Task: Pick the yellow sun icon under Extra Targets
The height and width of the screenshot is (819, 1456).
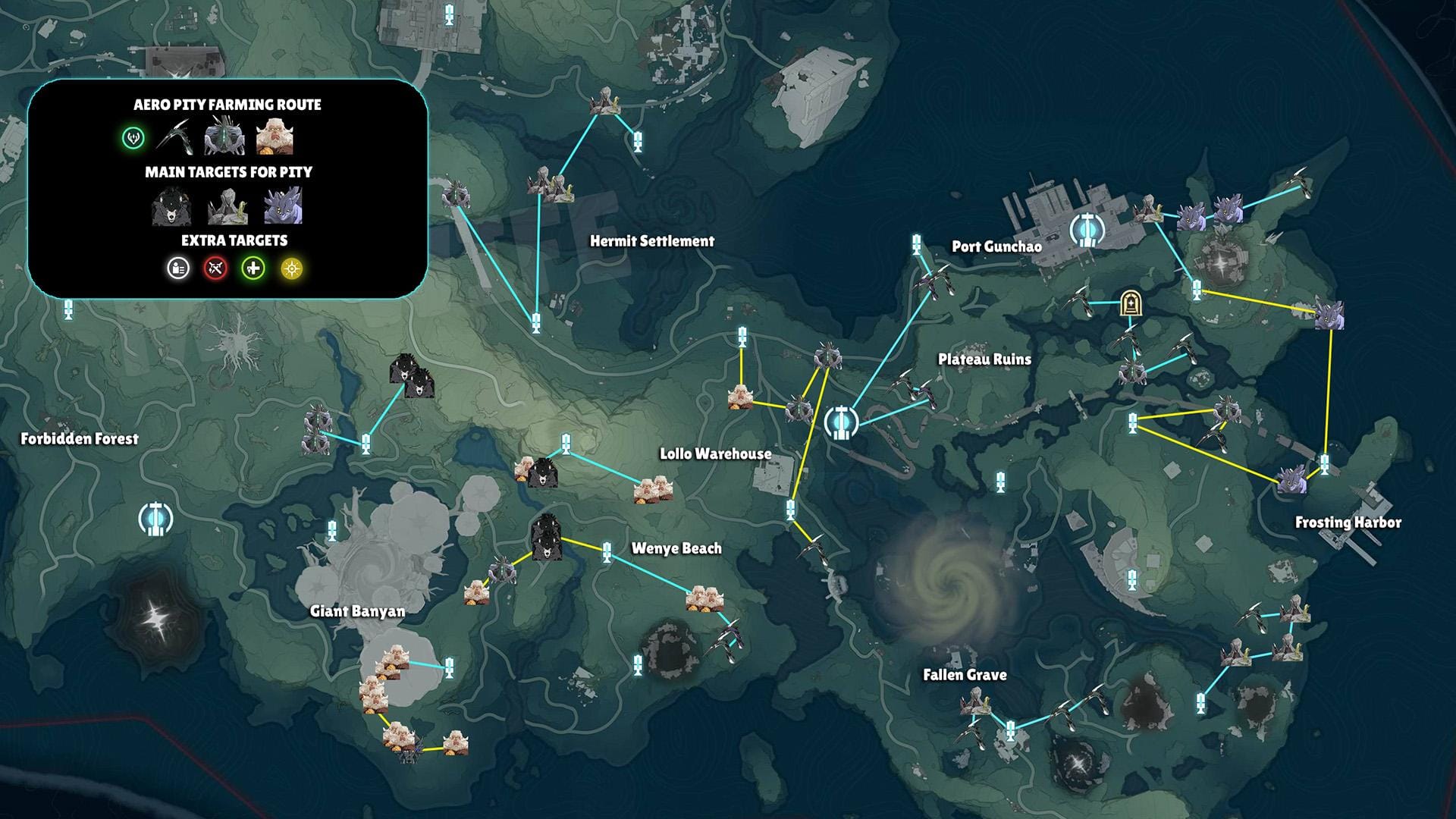Action: (292, 268)
